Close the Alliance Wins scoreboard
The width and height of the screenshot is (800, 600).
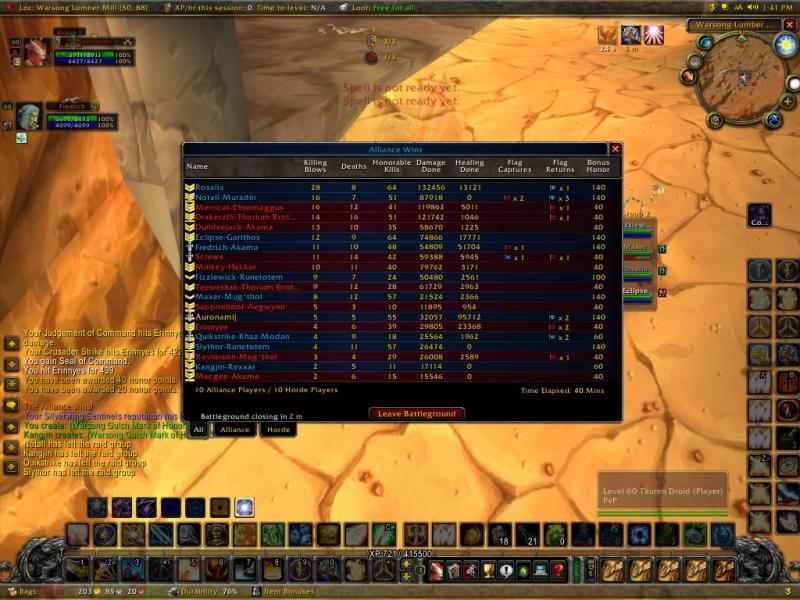(616, 149)
